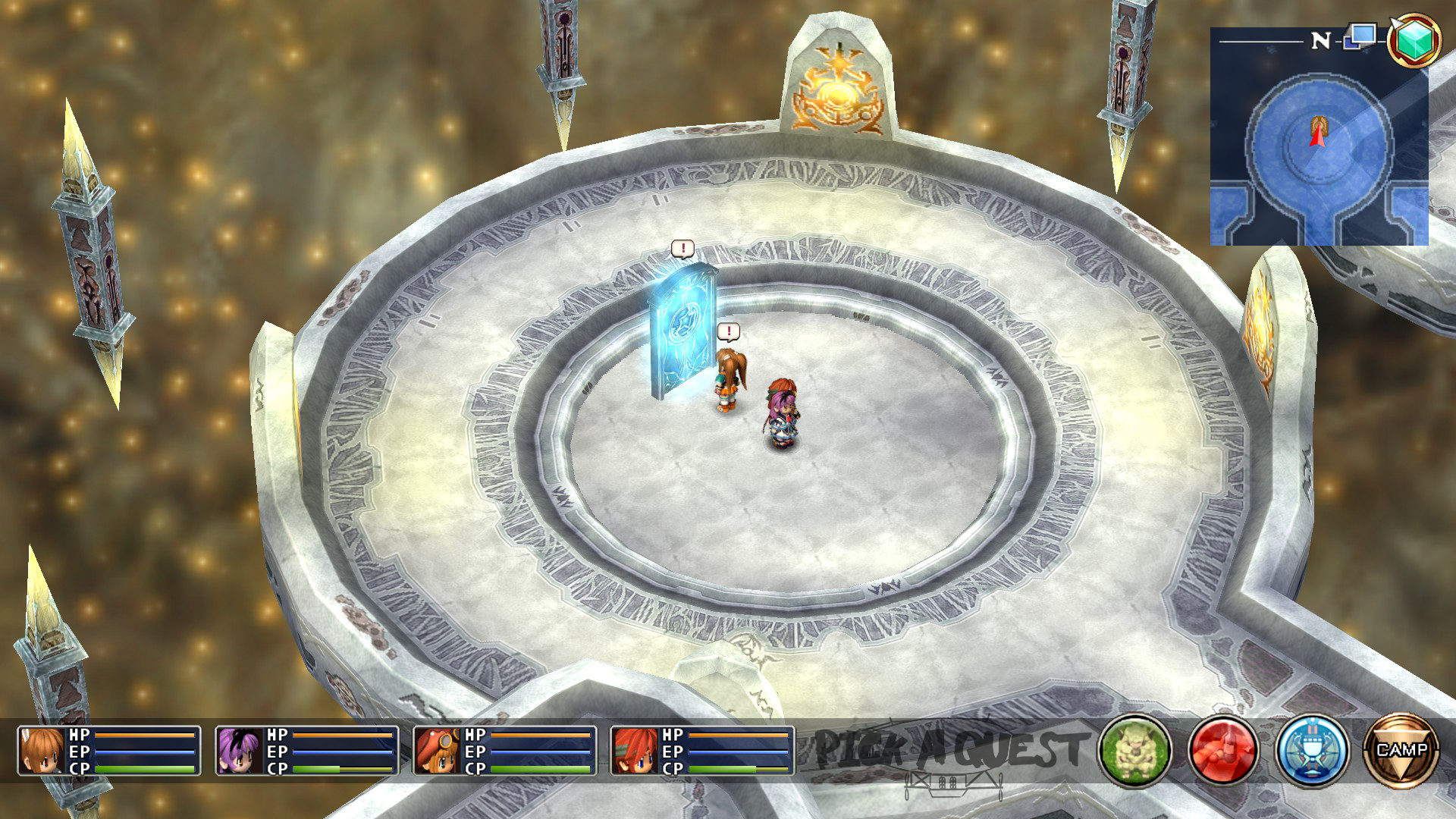Image resolution: width=1456 pixels, height=819 pixels.
Task: Select the purple-haired girl's portrait
Action: click(x=240, y=751)
